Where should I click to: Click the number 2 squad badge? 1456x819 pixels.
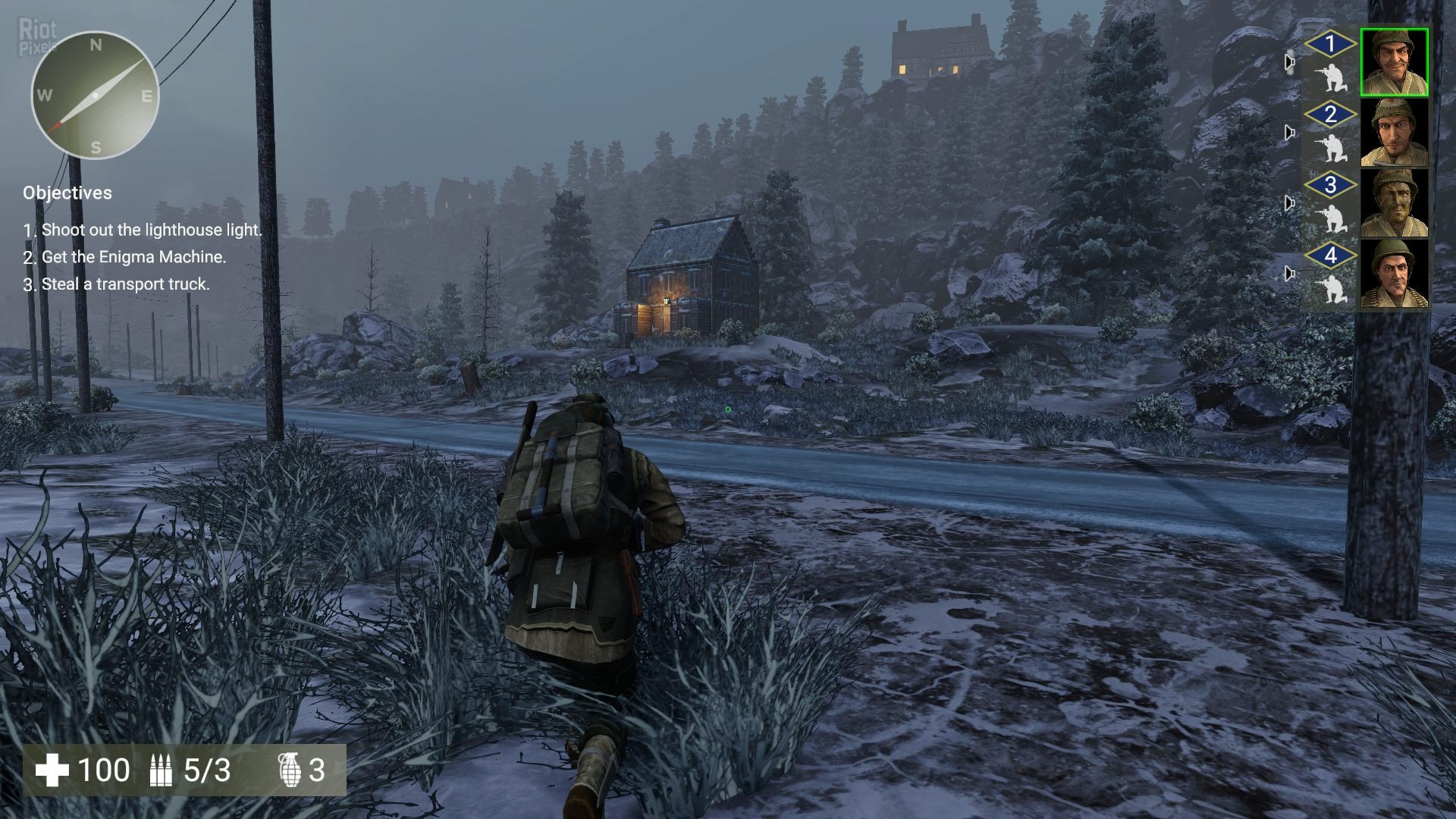tap(1331, 115)
